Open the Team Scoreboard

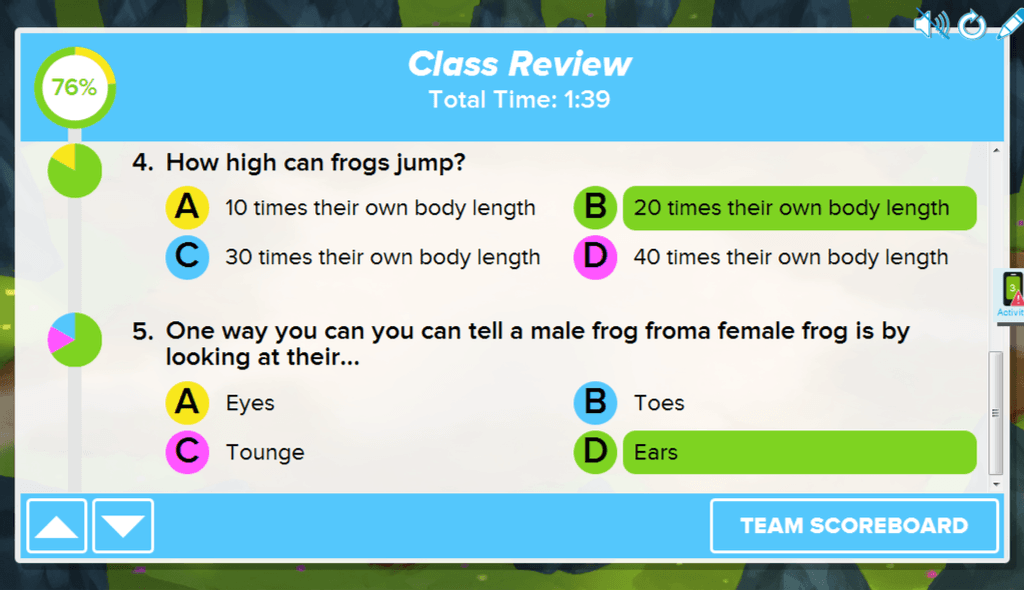click(x=854, y=526)
